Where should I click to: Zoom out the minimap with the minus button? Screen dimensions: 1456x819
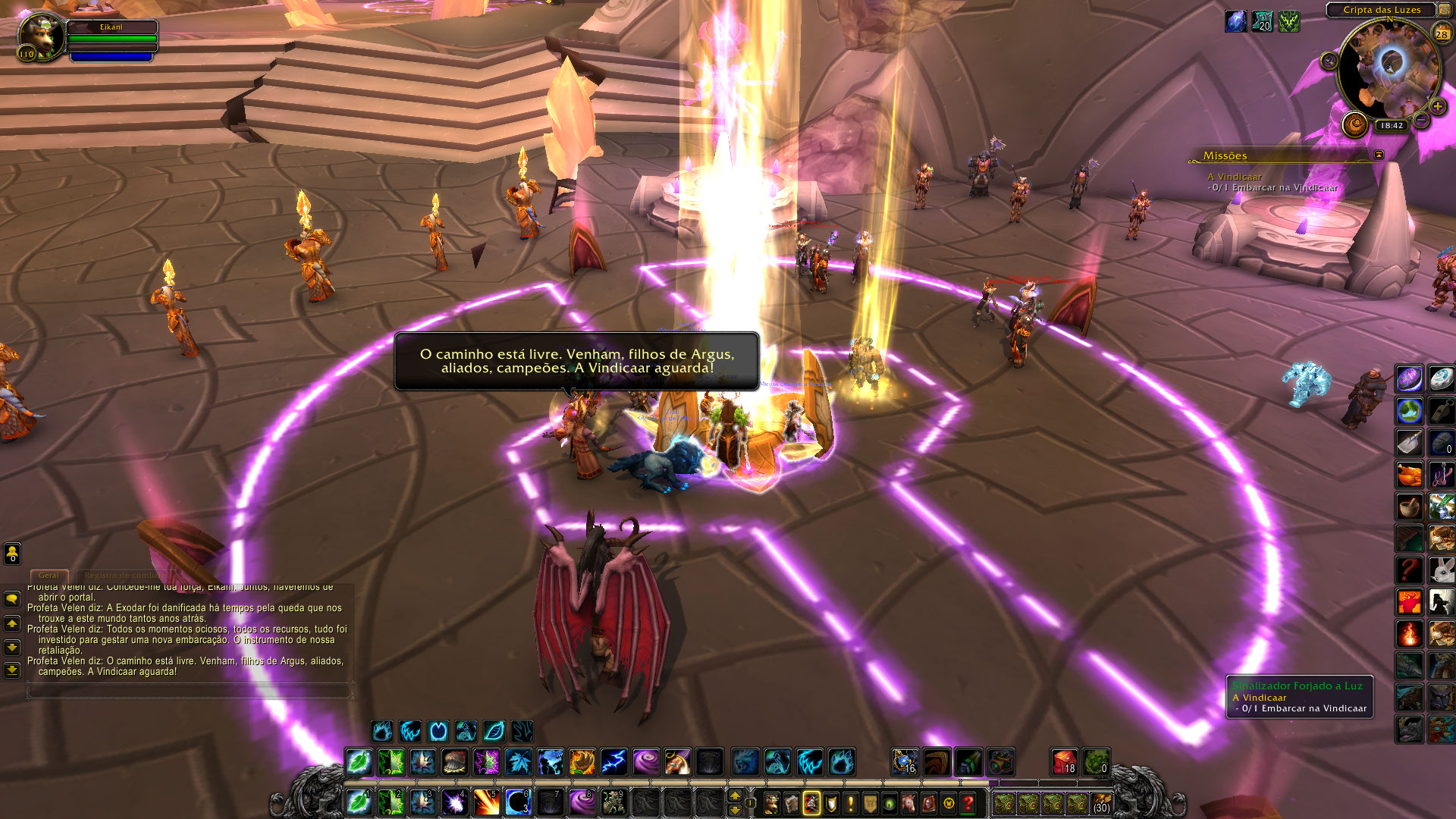[1421, 121]
